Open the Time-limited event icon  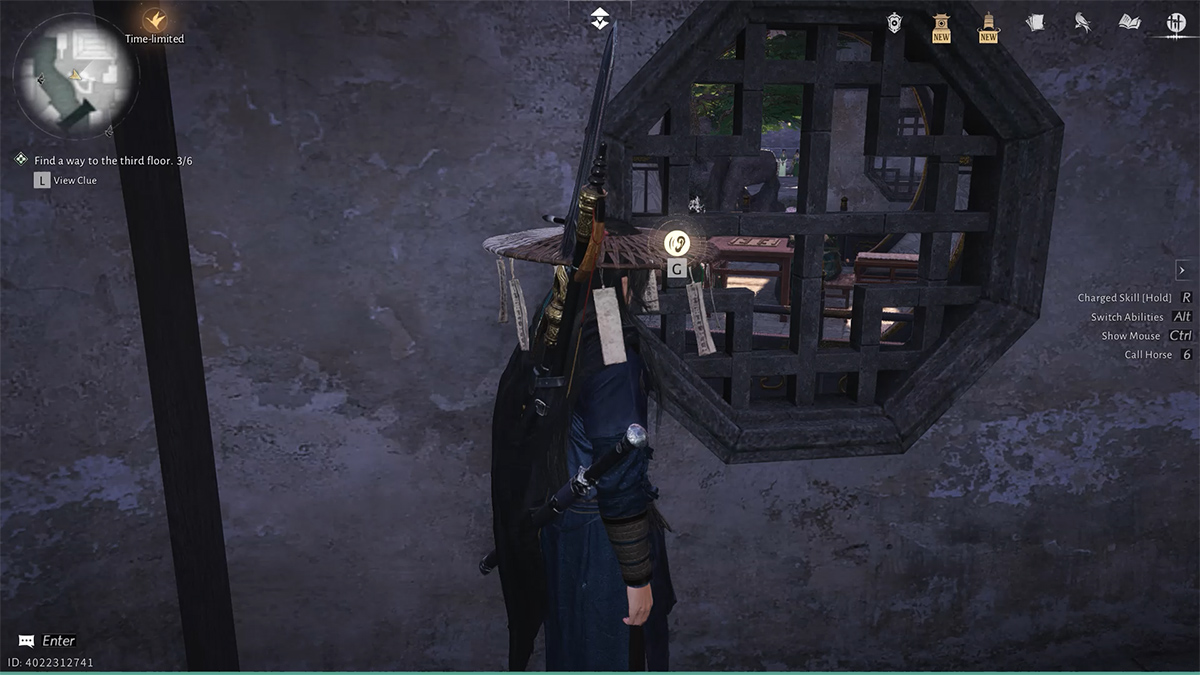point(154,20)
